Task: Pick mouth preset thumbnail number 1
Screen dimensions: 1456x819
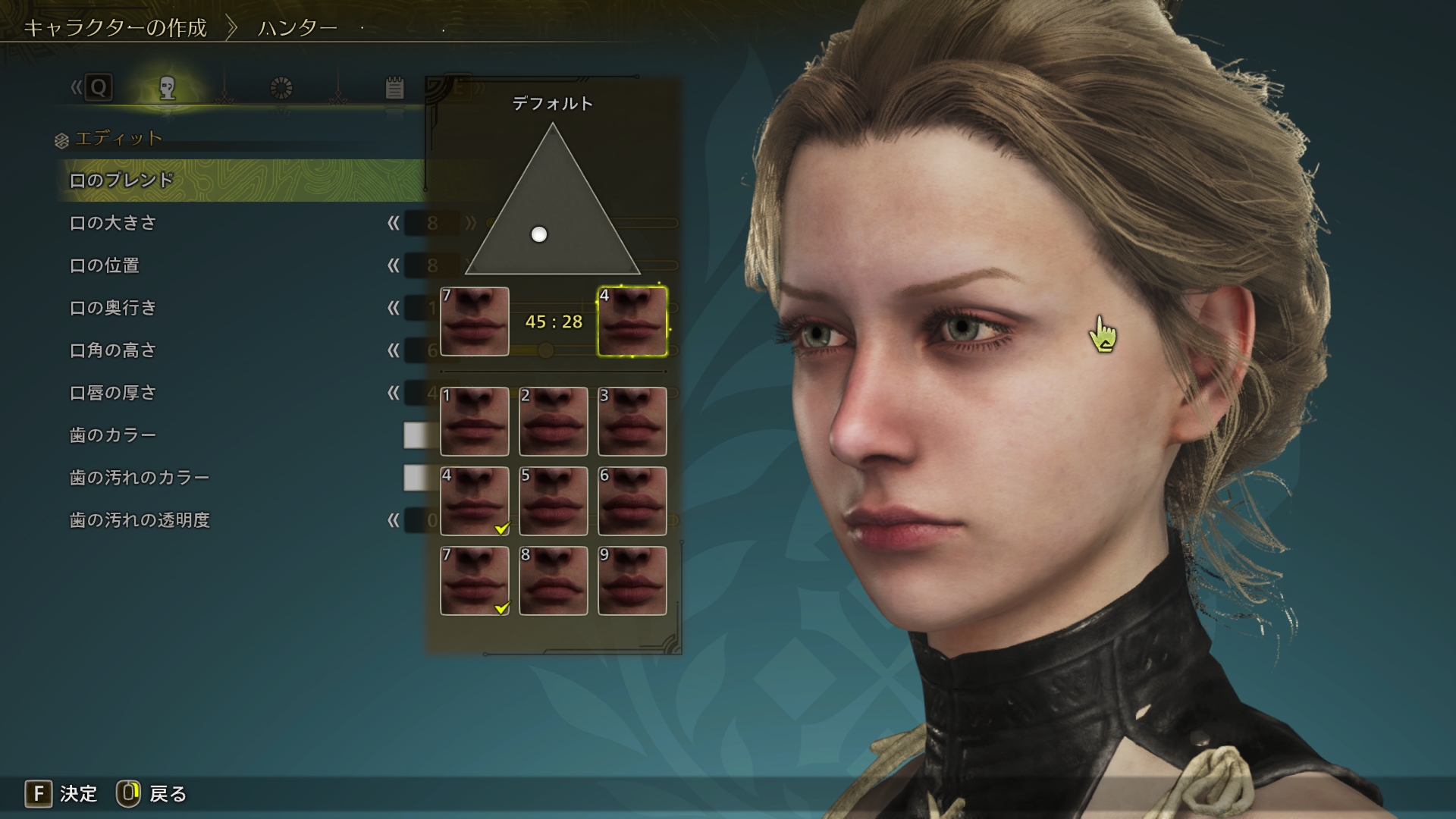Action: (475, 422)
